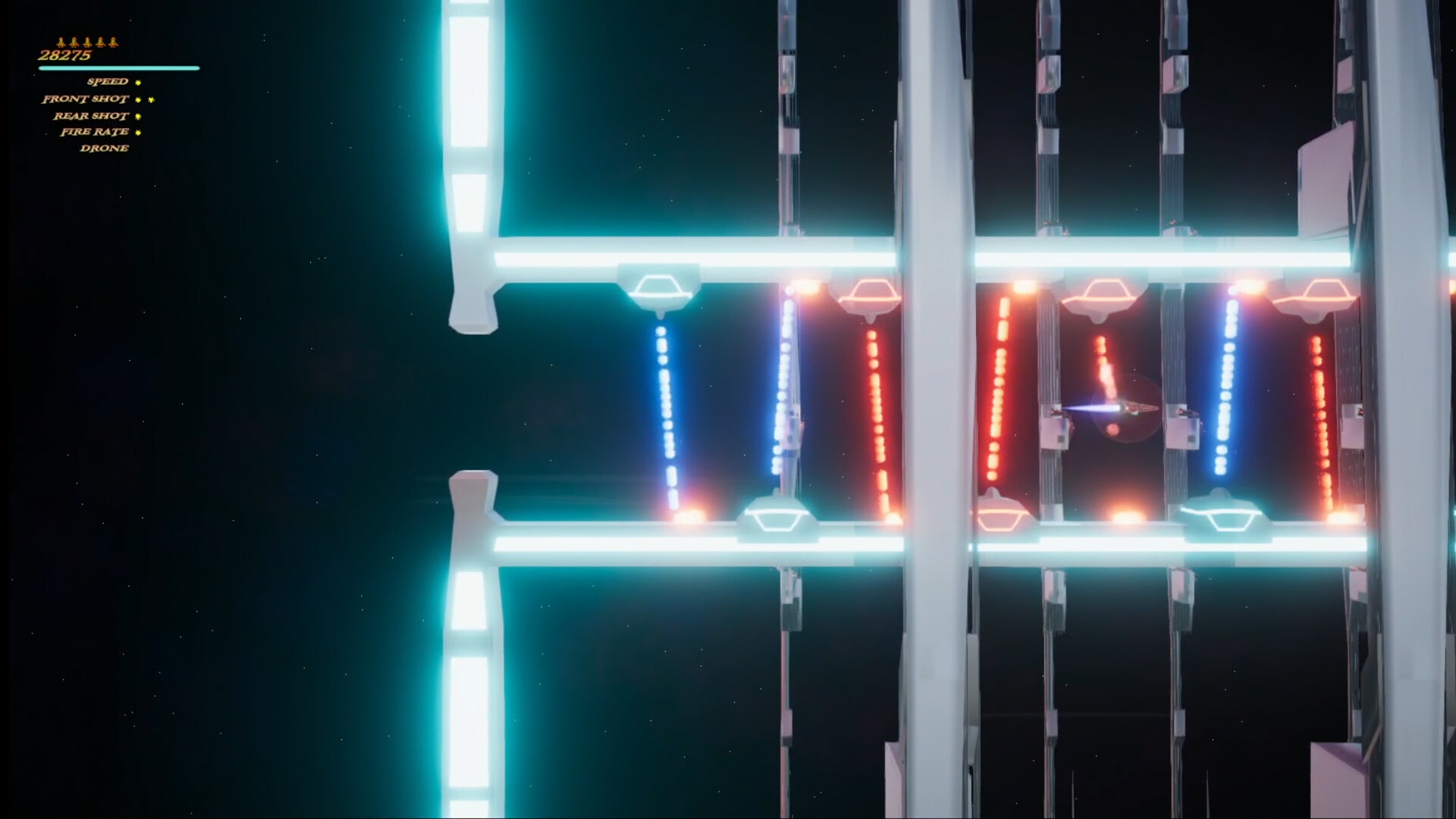Select the second FRONT SHOT upgrade star
The image size is (1456, 819).
(152, 100)
